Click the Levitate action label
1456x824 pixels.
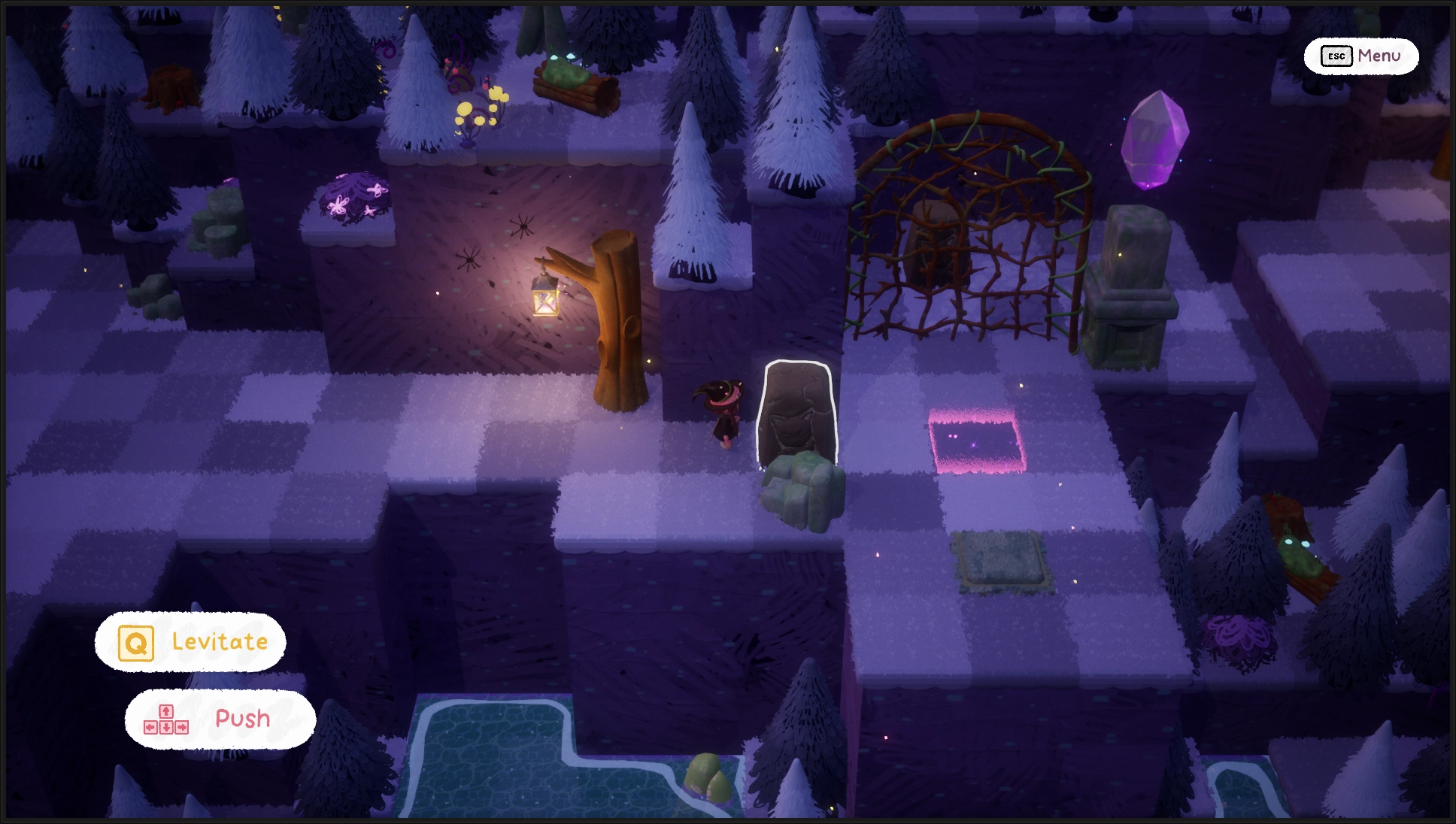[x=218, y=641]
